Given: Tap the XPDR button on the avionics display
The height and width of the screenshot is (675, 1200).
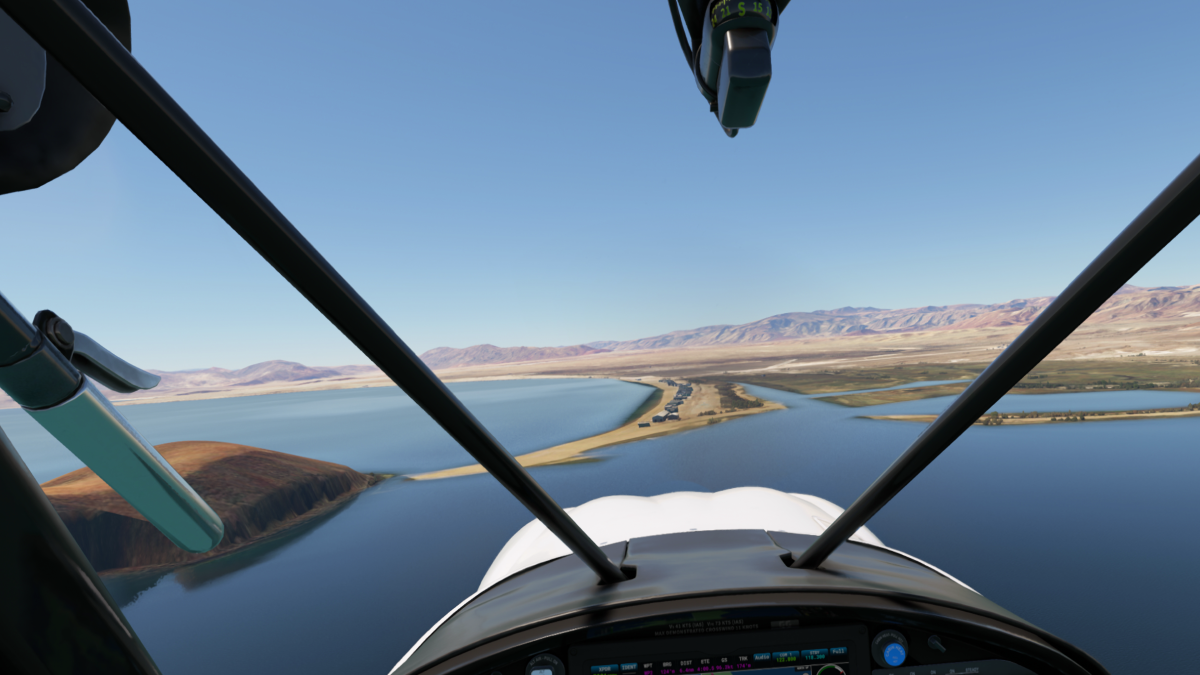Looking at the screenshot, I should (x=604, y=668).
